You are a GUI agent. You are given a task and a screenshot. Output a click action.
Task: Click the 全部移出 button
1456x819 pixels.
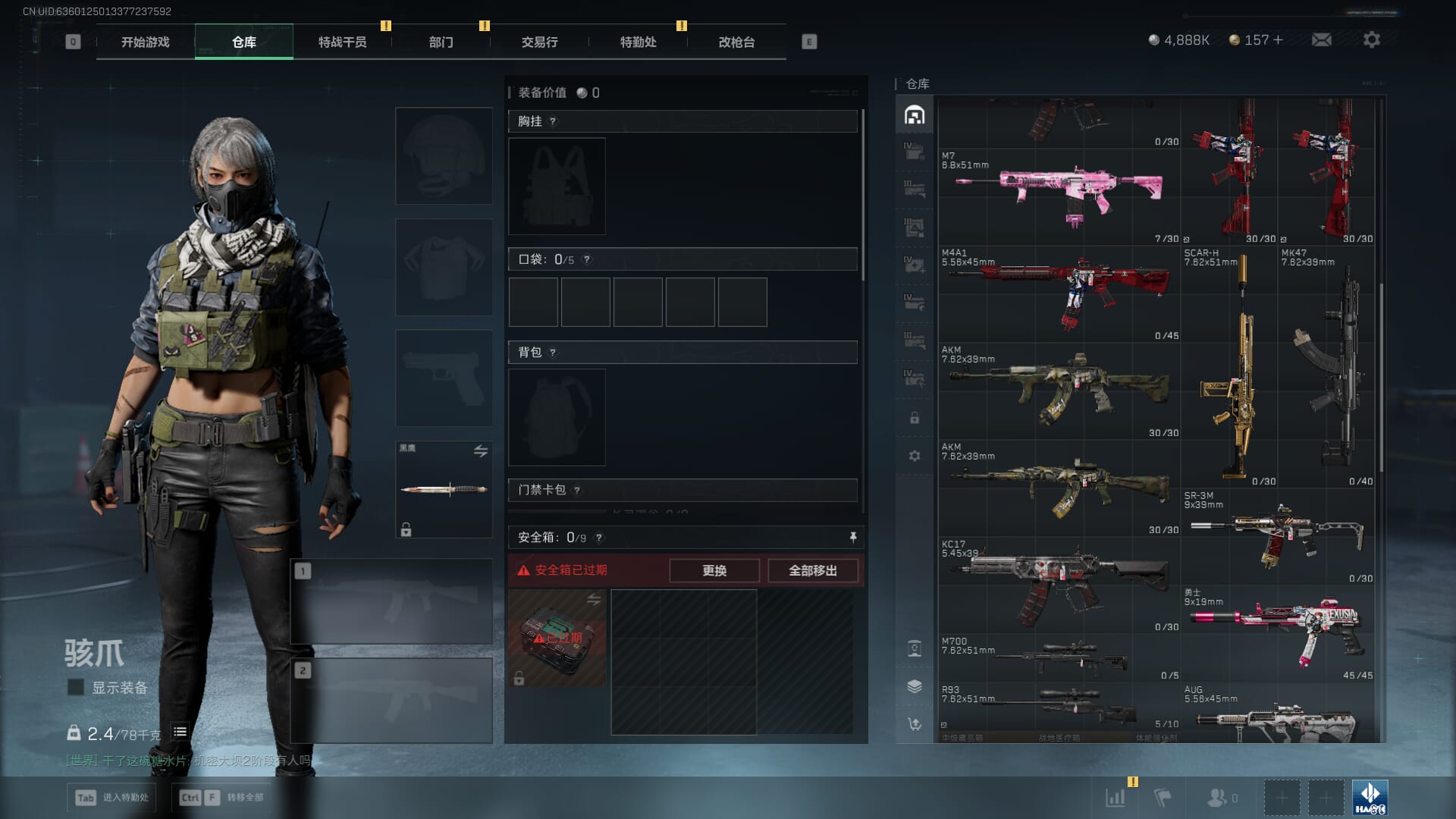click(x=812, y=570)
